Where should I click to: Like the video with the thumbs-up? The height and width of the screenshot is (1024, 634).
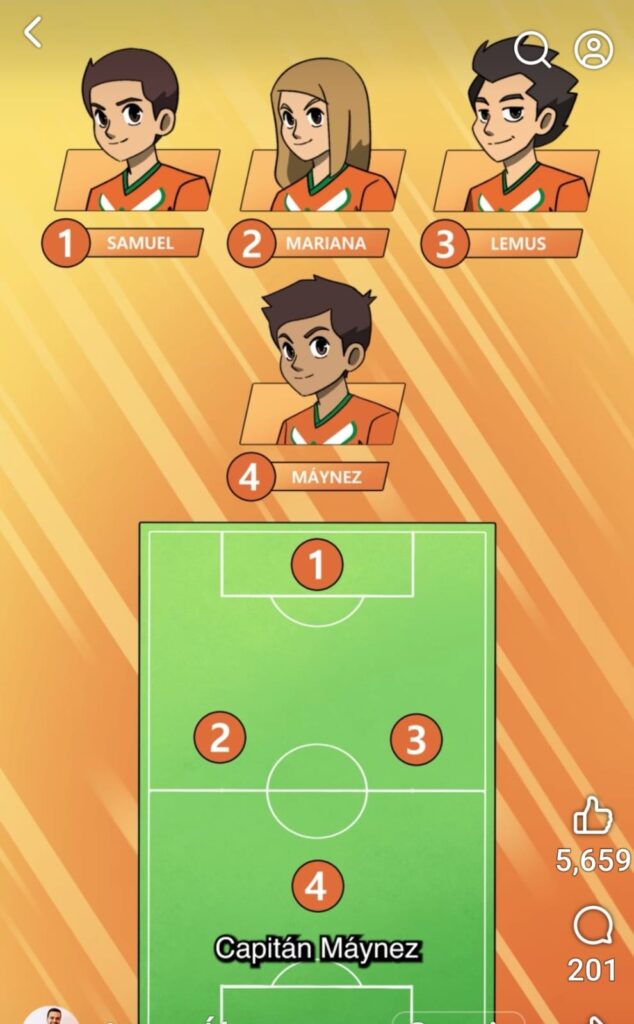pyautogui.click(x=592, y=816)
